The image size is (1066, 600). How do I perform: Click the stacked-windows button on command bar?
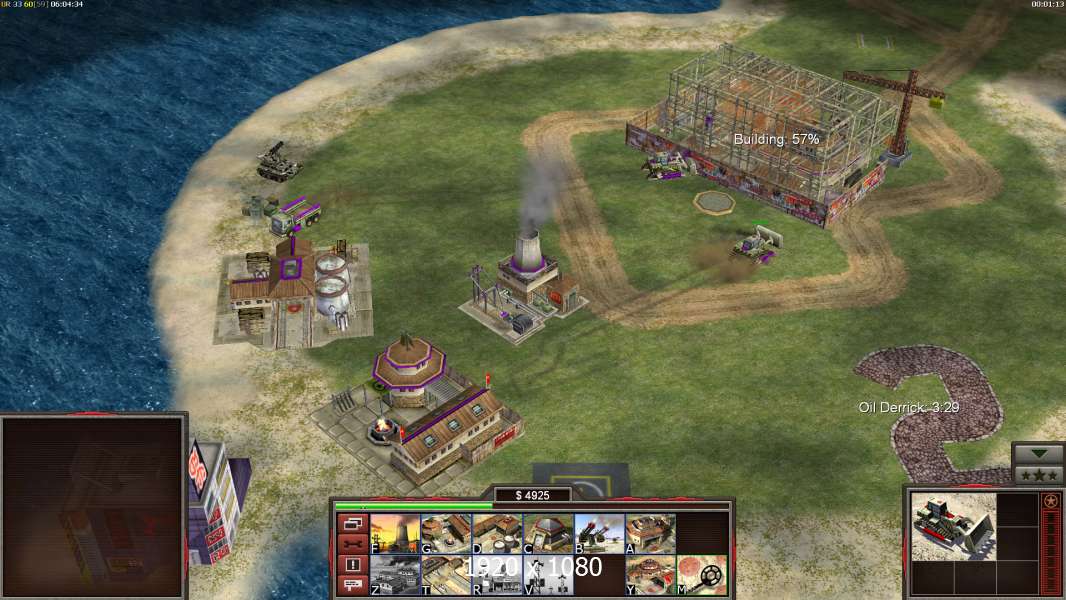(352, 523)
